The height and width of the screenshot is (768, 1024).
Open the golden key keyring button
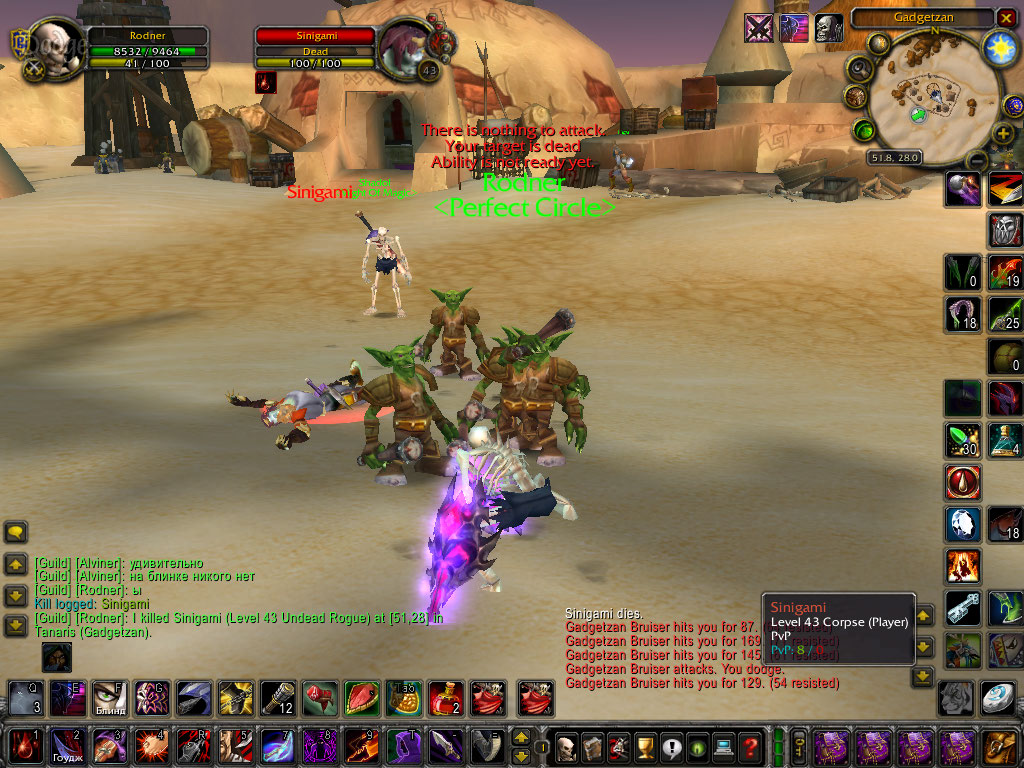pyautogui.click(x=799, y=746)
